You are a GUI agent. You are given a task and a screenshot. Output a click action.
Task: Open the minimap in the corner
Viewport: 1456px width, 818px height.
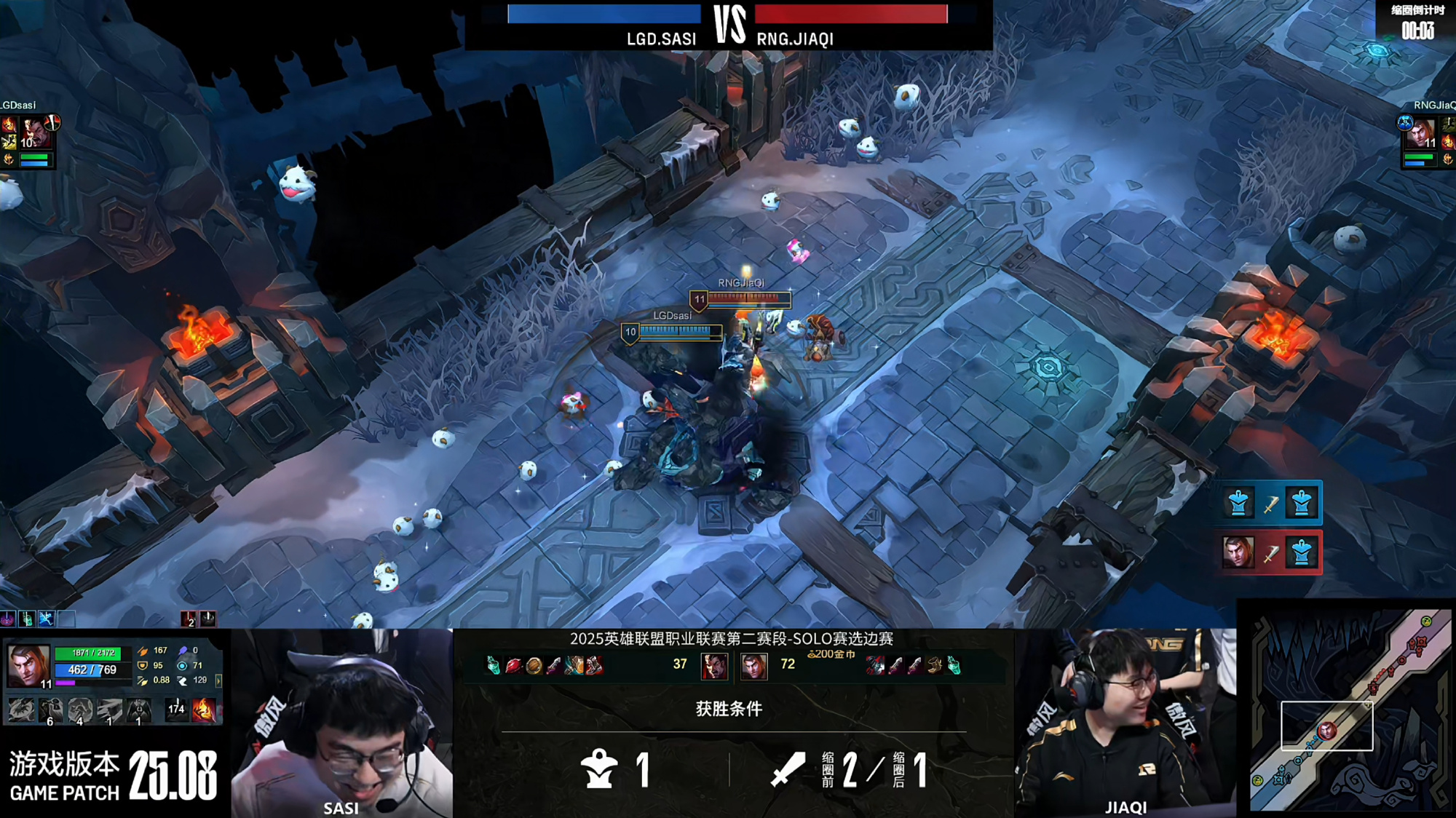pyautogui.click(x=1350, y=710)
